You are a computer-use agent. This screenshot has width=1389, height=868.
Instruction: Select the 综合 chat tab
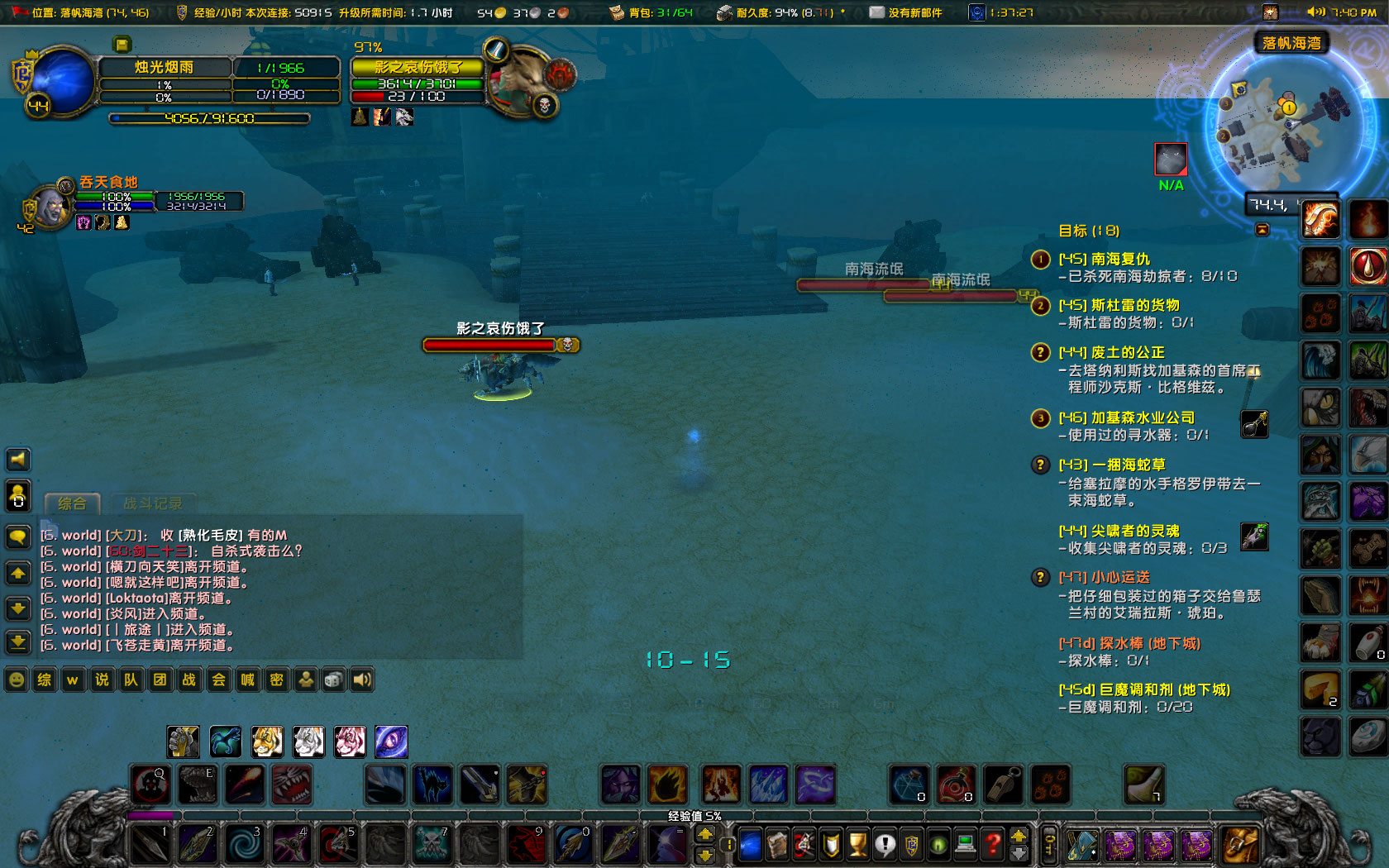(72, 502)
